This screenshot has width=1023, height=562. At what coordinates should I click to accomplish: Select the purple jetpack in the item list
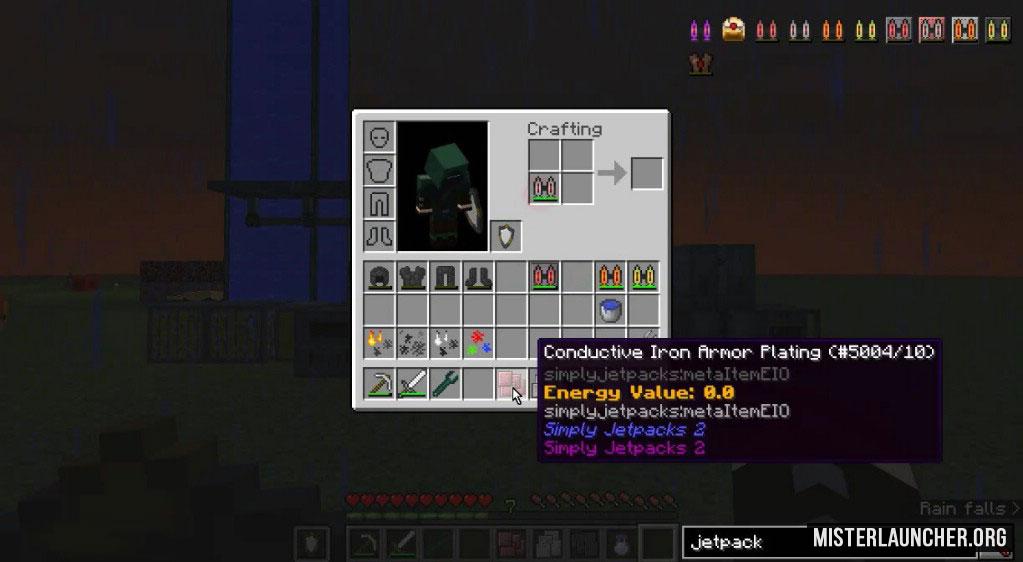(700, 29)
